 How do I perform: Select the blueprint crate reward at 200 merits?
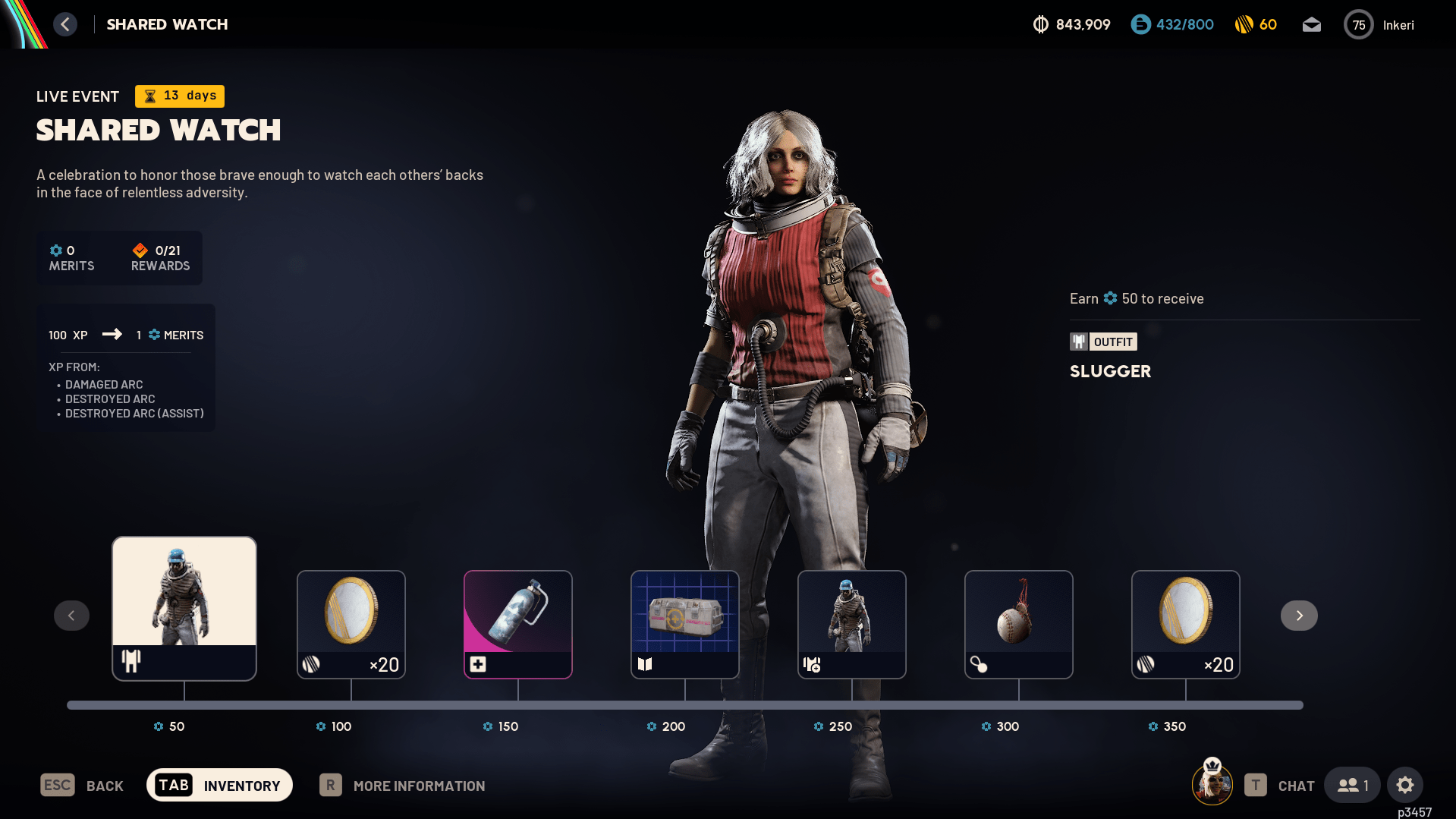[x=685, y=624]
